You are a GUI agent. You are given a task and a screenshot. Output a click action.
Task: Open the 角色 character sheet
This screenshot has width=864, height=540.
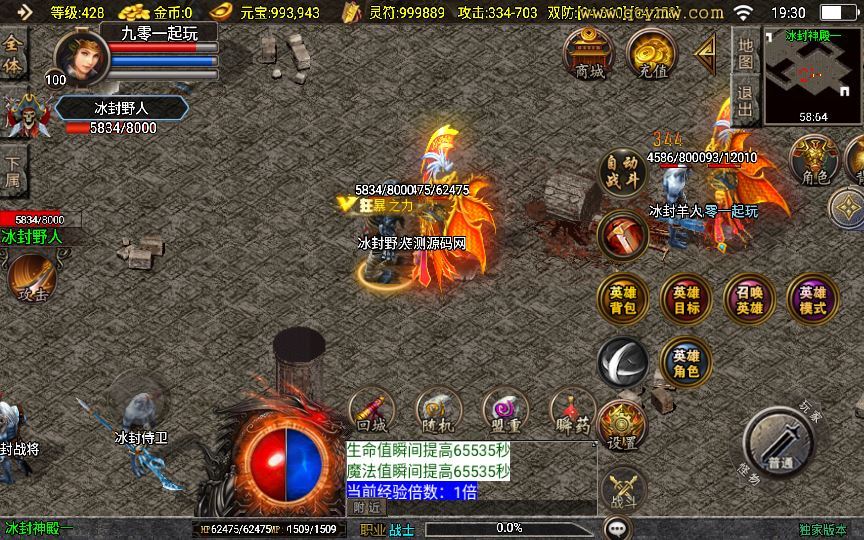point(815,161)
